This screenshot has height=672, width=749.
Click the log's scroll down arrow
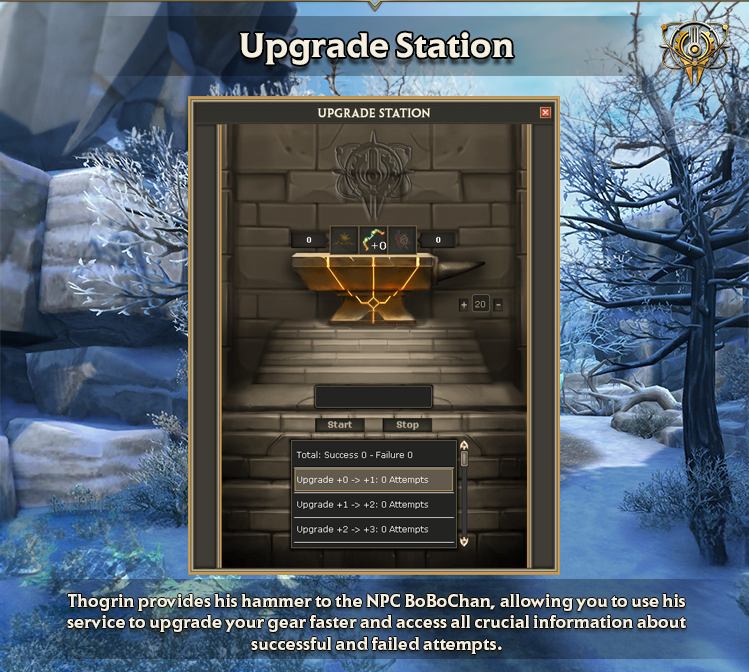(463, 541)
